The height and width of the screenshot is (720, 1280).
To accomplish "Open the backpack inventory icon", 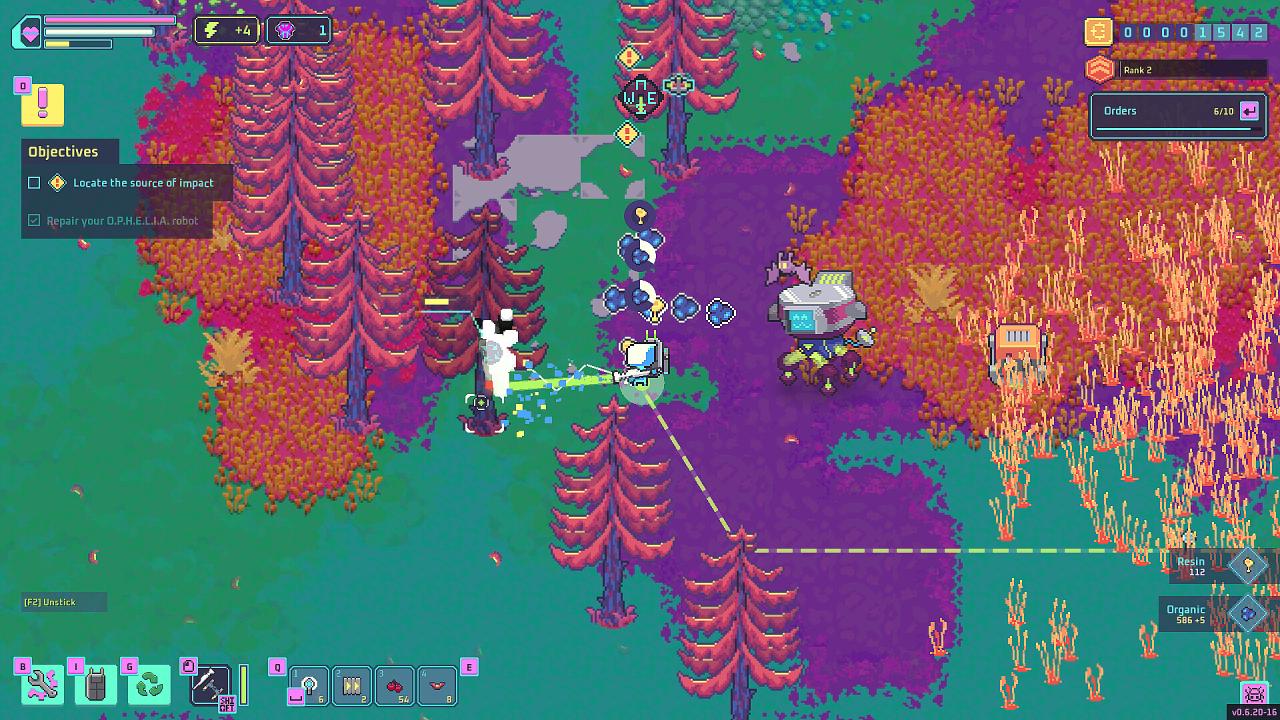I will [x=95, y=684].
